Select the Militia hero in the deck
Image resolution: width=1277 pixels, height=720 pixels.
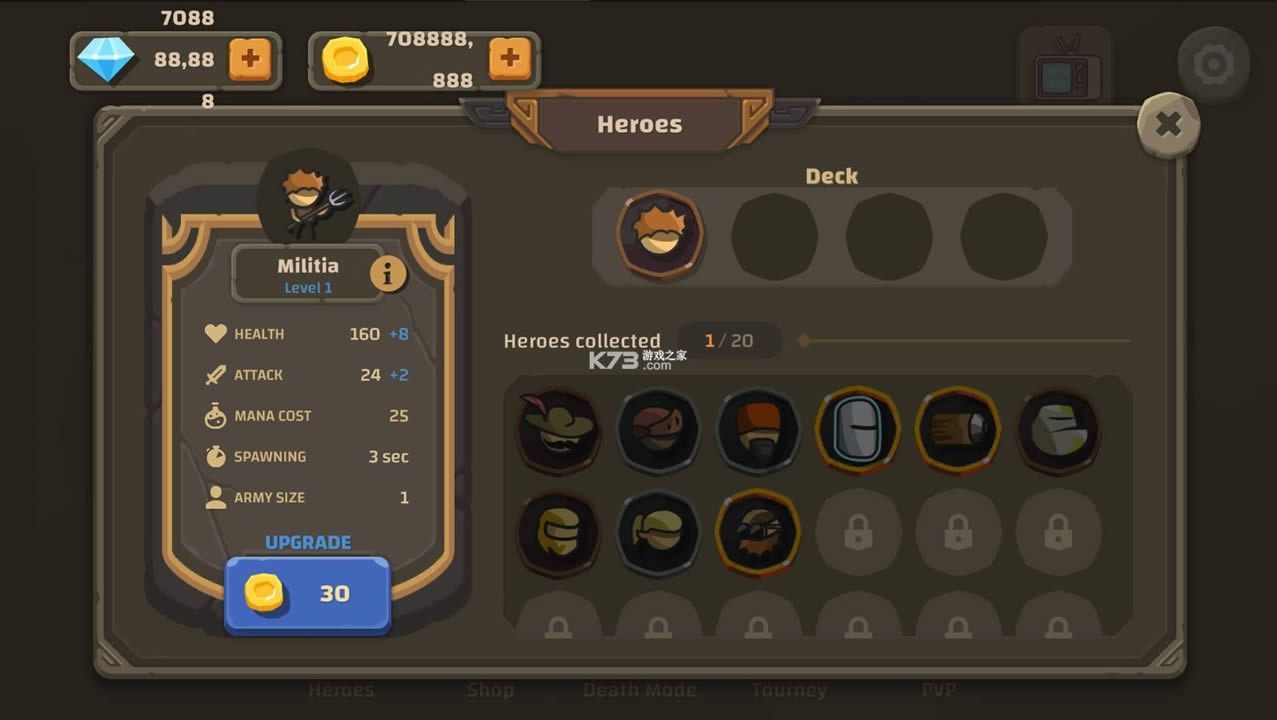[660, 235]
